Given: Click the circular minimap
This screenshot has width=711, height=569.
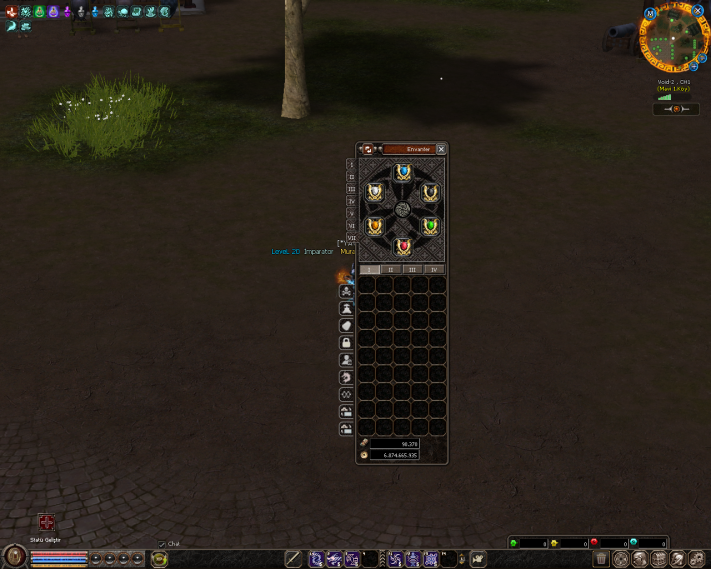Looking at the screenshot, I should coord(674,40).
